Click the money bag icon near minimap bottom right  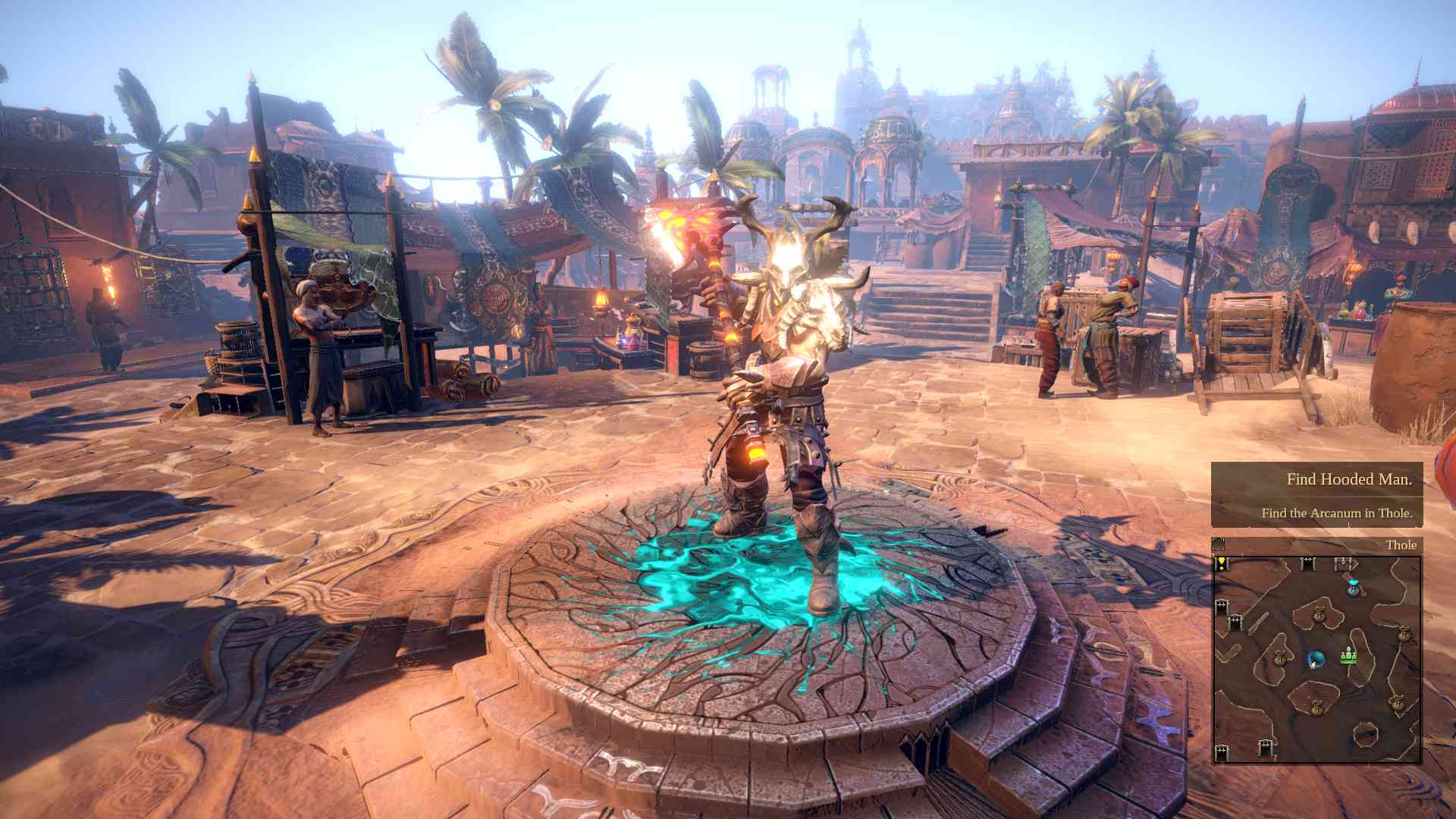tap(1398, 701)
